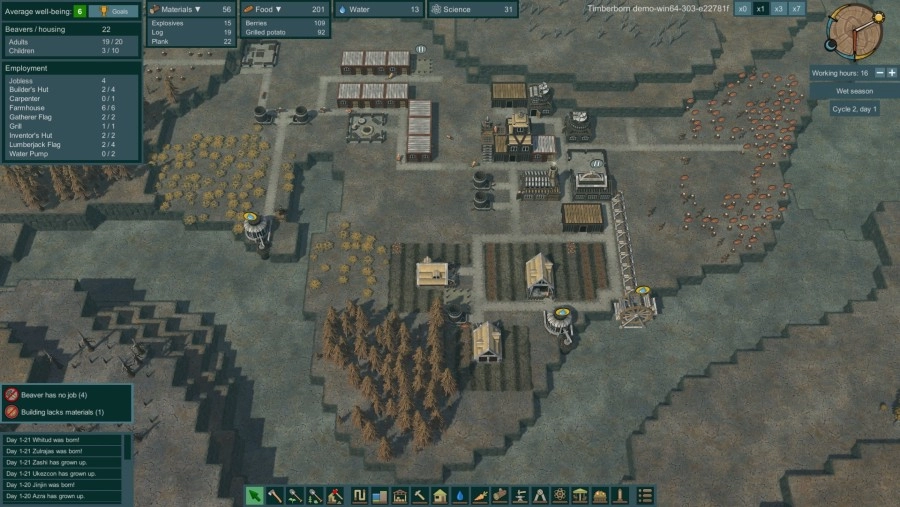
Task: Open the water drop building category
Action: [x=459, y=495]
